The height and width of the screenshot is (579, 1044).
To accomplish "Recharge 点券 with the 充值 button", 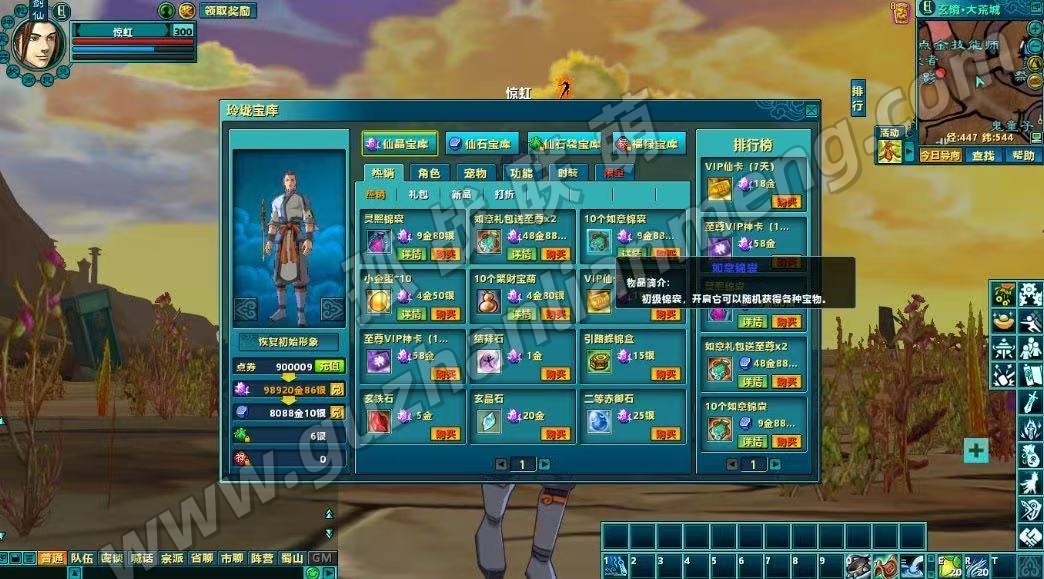I will coord(331,366).
